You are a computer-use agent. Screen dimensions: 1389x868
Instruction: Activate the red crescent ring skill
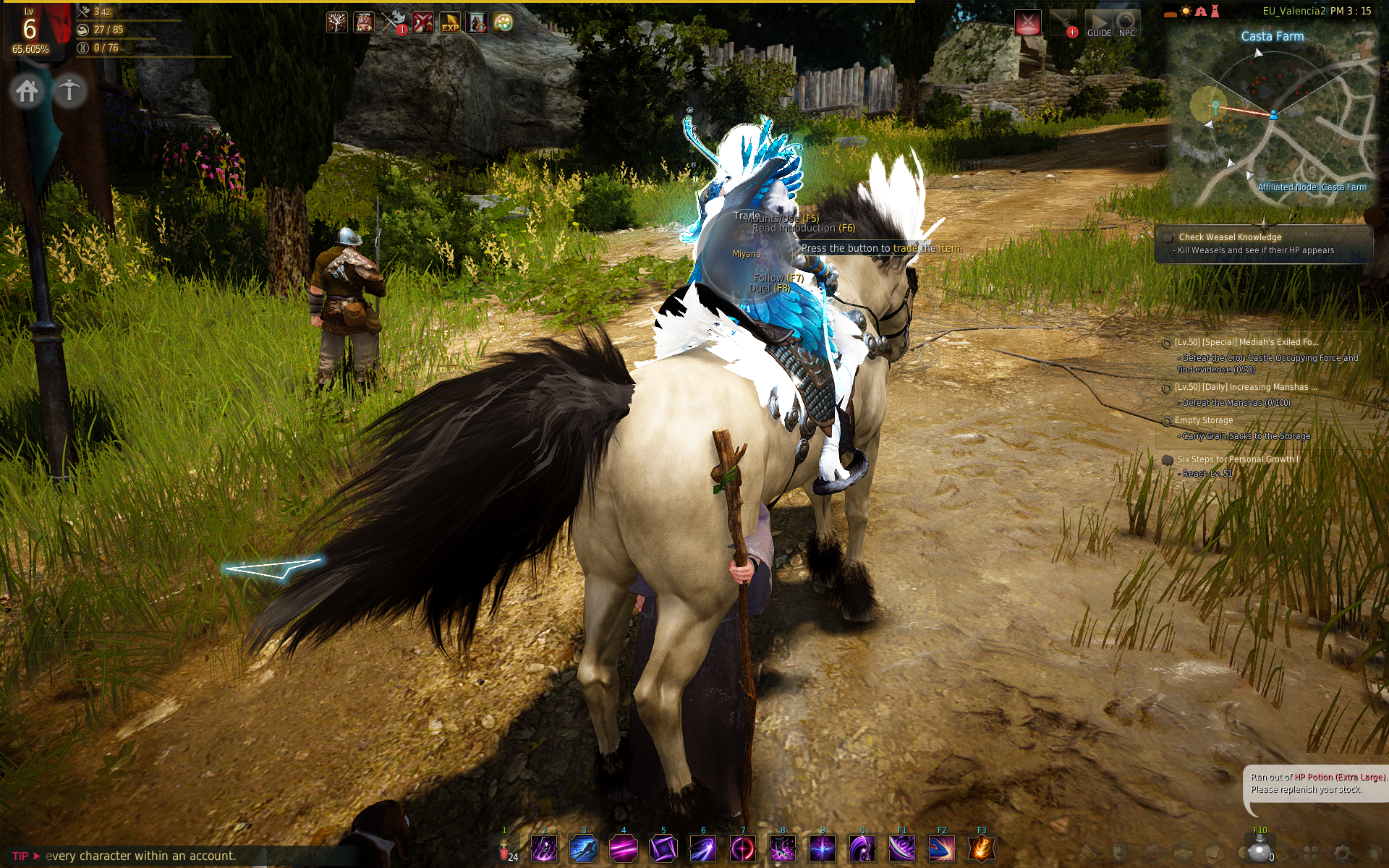[743, 848]
